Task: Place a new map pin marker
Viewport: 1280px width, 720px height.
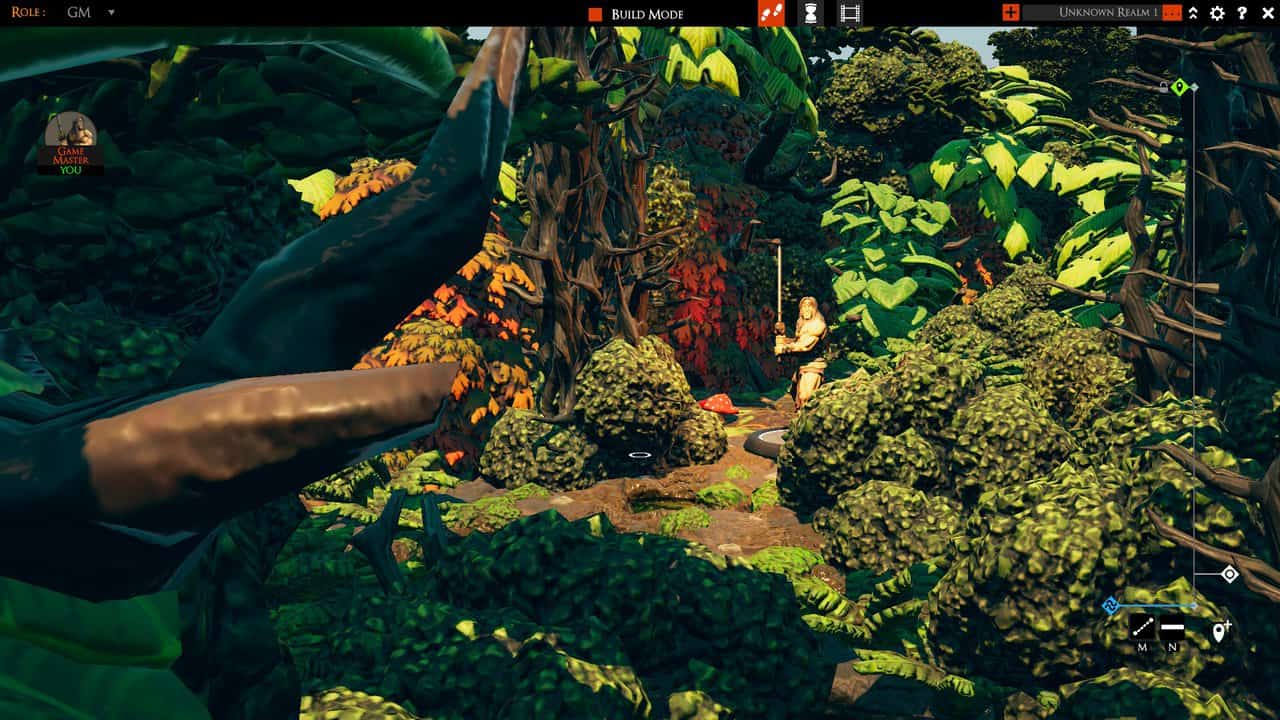Action: point(1219,629)
